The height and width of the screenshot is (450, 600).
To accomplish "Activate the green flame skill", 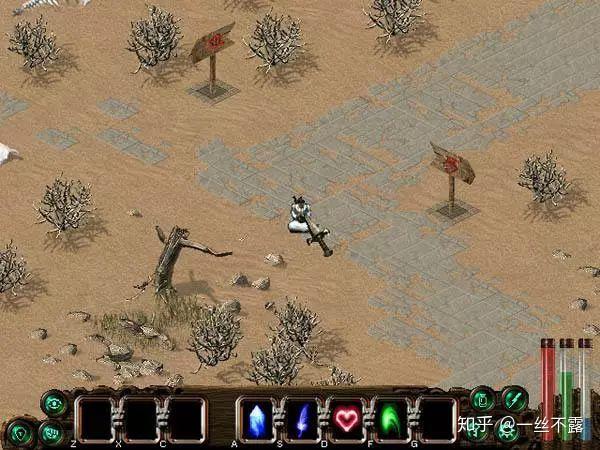I will click(x=391, y=419).
